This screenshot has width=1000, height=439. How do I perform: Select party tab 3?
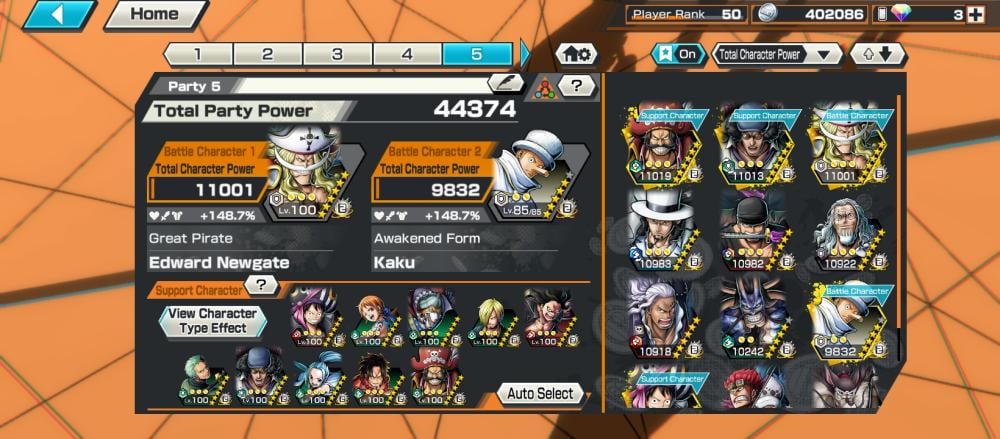pyautogui.click(x=337, y=54)
